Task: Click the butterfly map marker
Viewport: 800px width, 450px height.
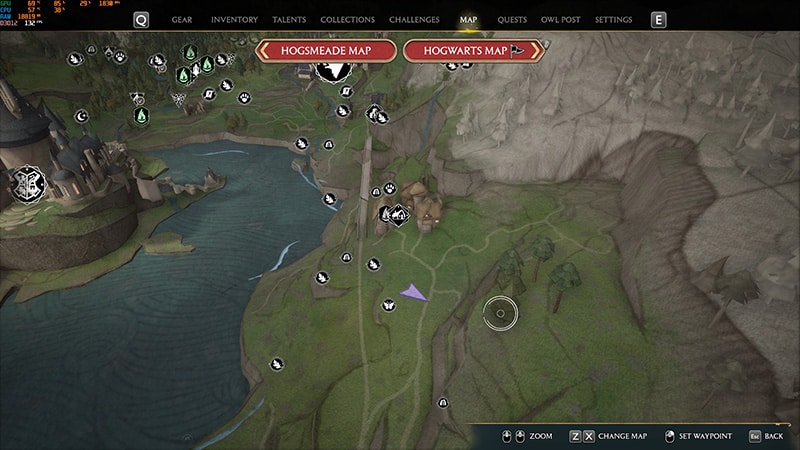Action: (x=388, y=305)
